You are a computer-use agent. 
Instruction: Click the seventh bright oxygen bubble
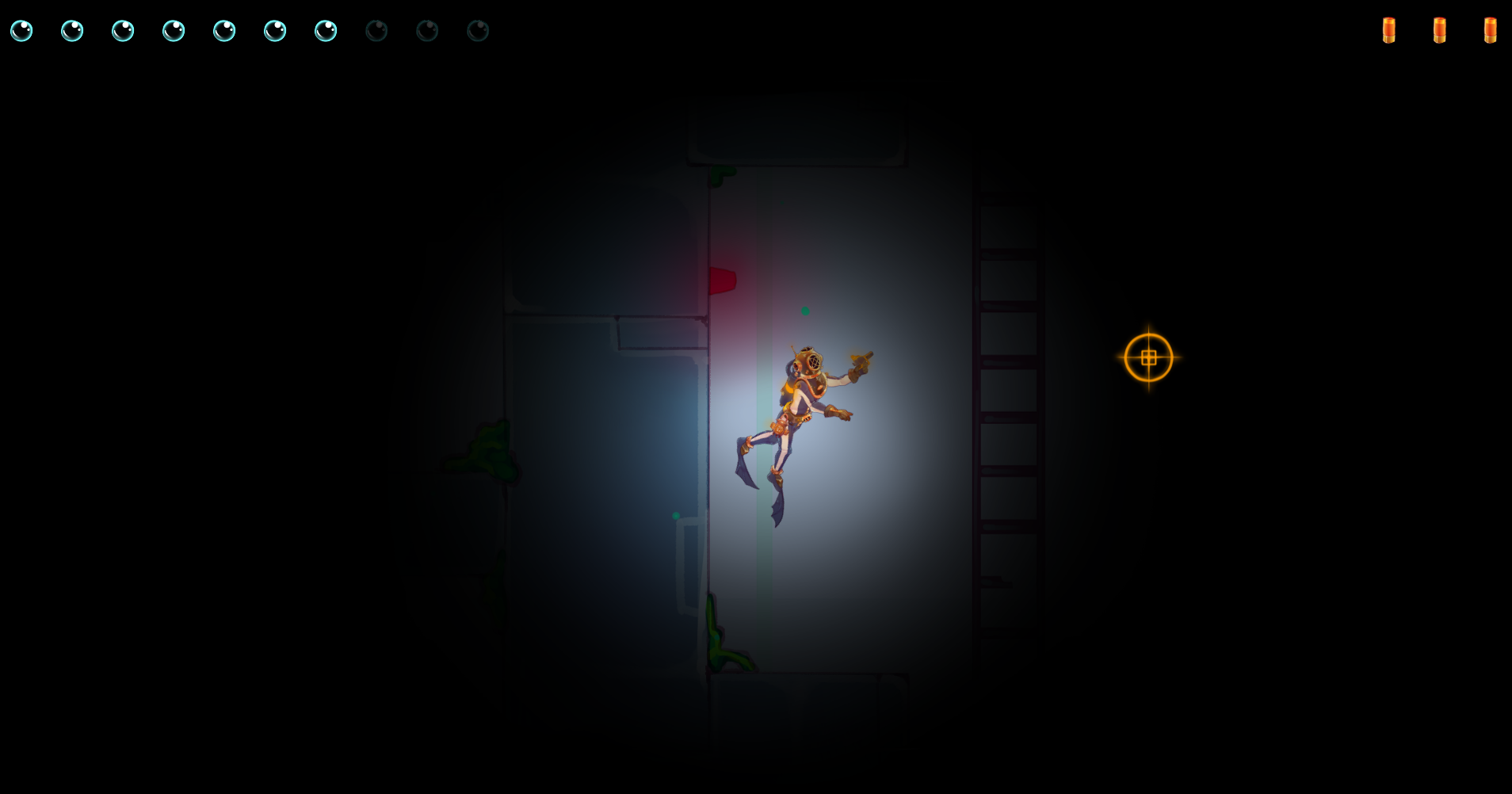coord(326,31)
